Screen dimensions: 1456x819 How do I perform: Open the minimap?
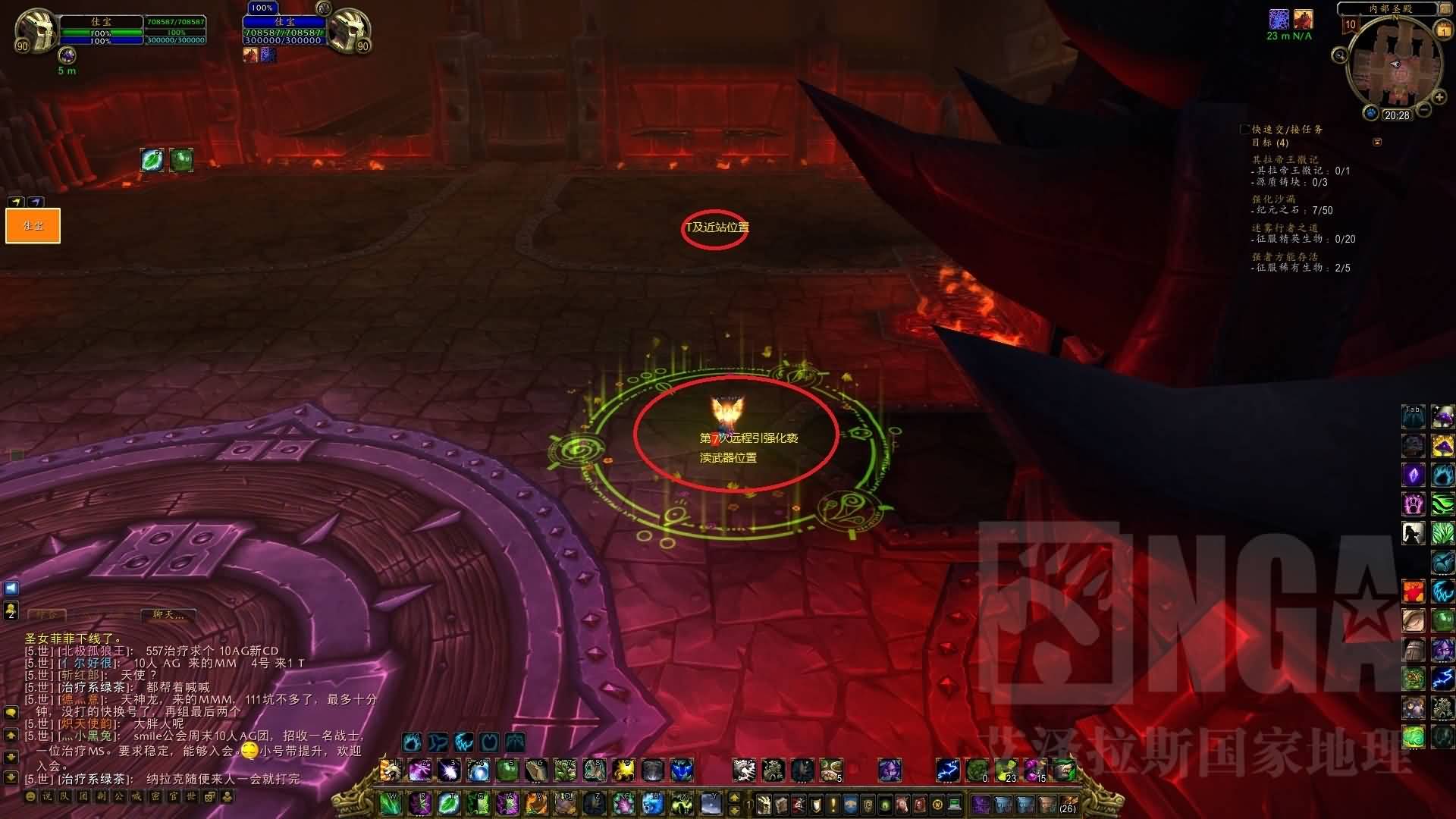point(1394,67)
